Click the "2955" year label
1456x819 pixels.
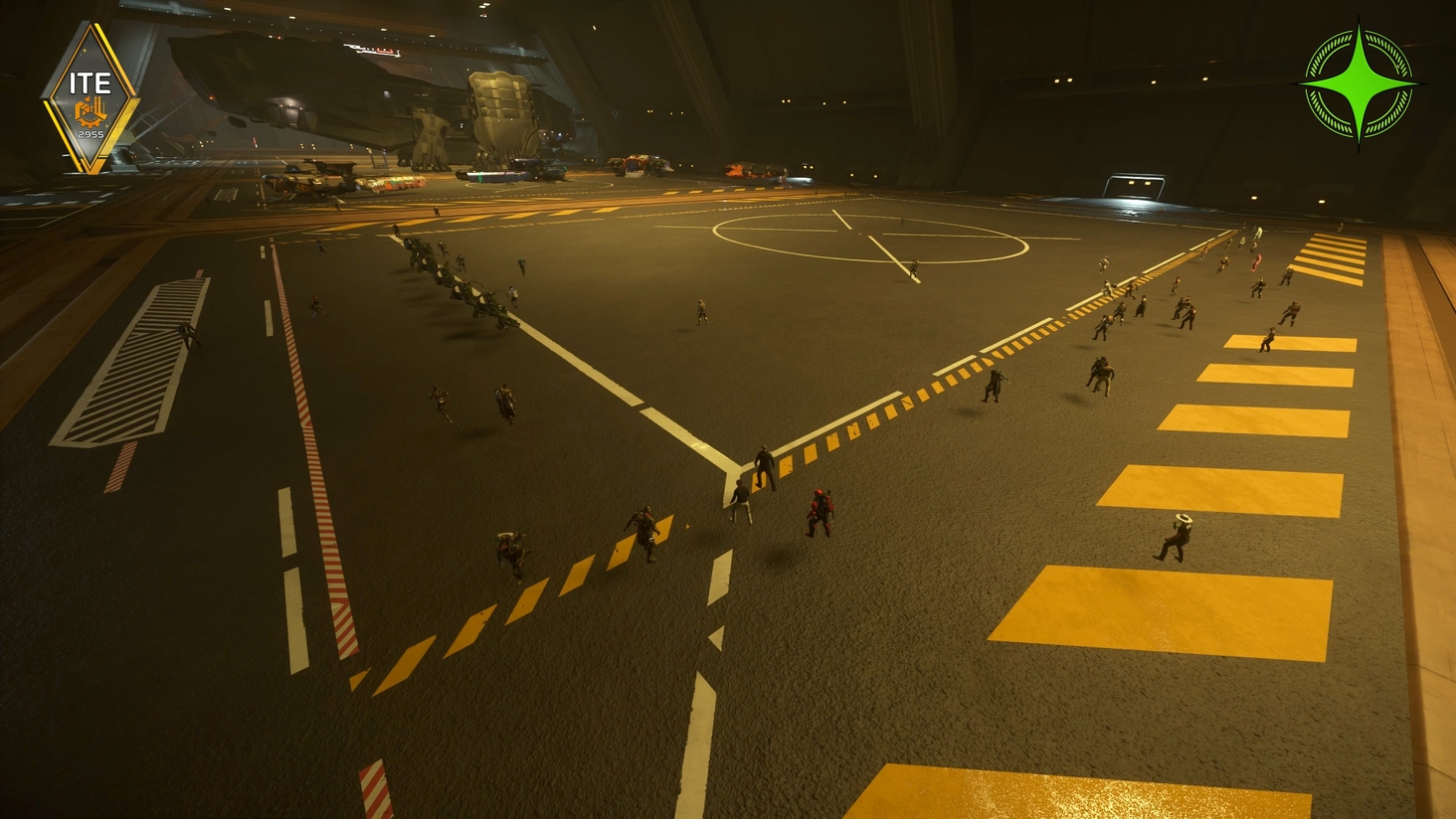(91, 134)
